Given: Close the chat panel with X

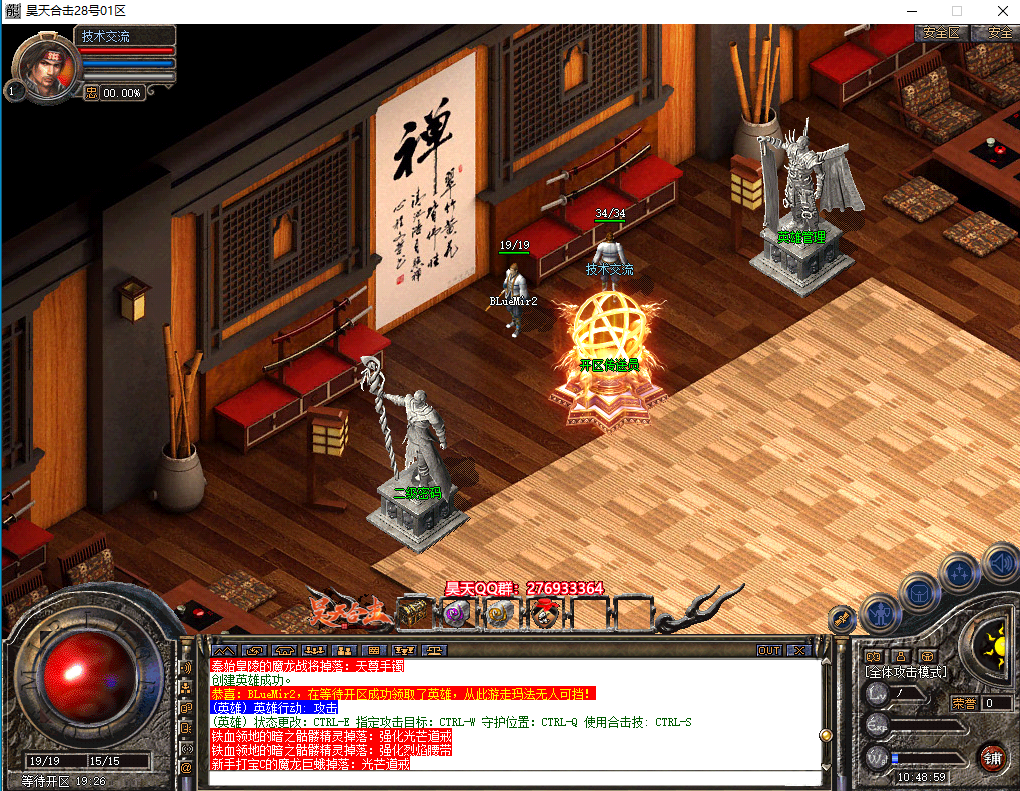Looking at the screenshot, I should pos(797,650).
